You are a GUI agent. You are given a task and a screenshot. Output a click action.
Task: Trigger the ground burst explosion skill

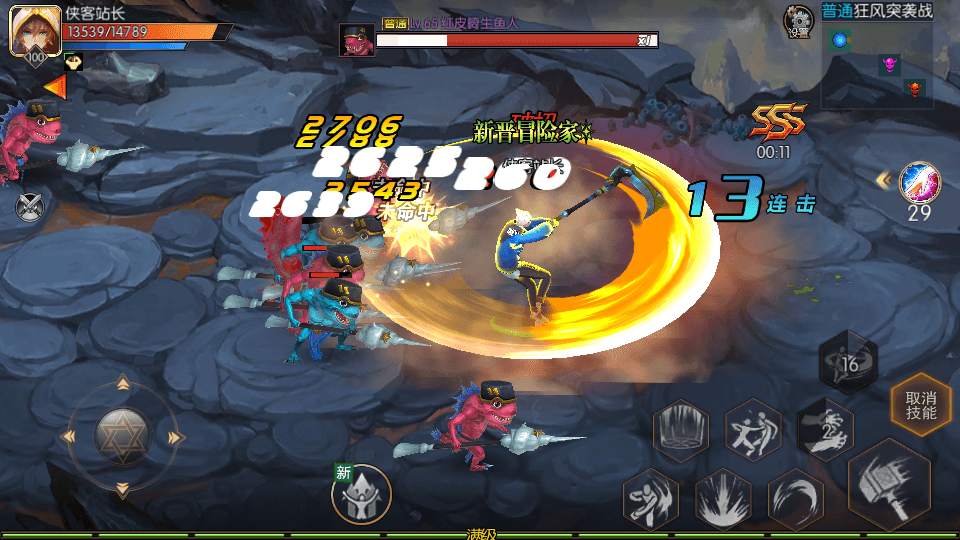click(x=722, y=497)
